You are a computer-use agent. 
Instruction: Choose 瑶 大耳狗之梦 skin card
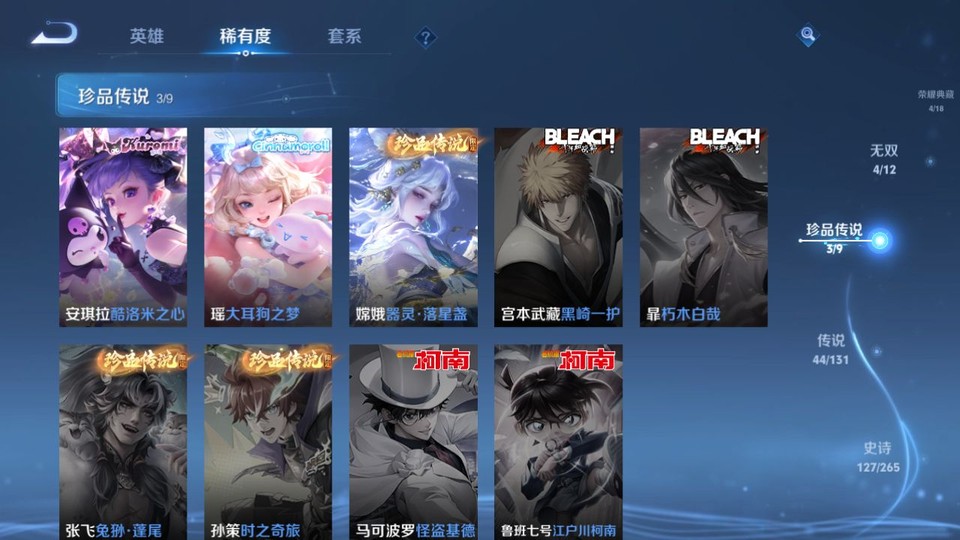click(x=268, y=227)
